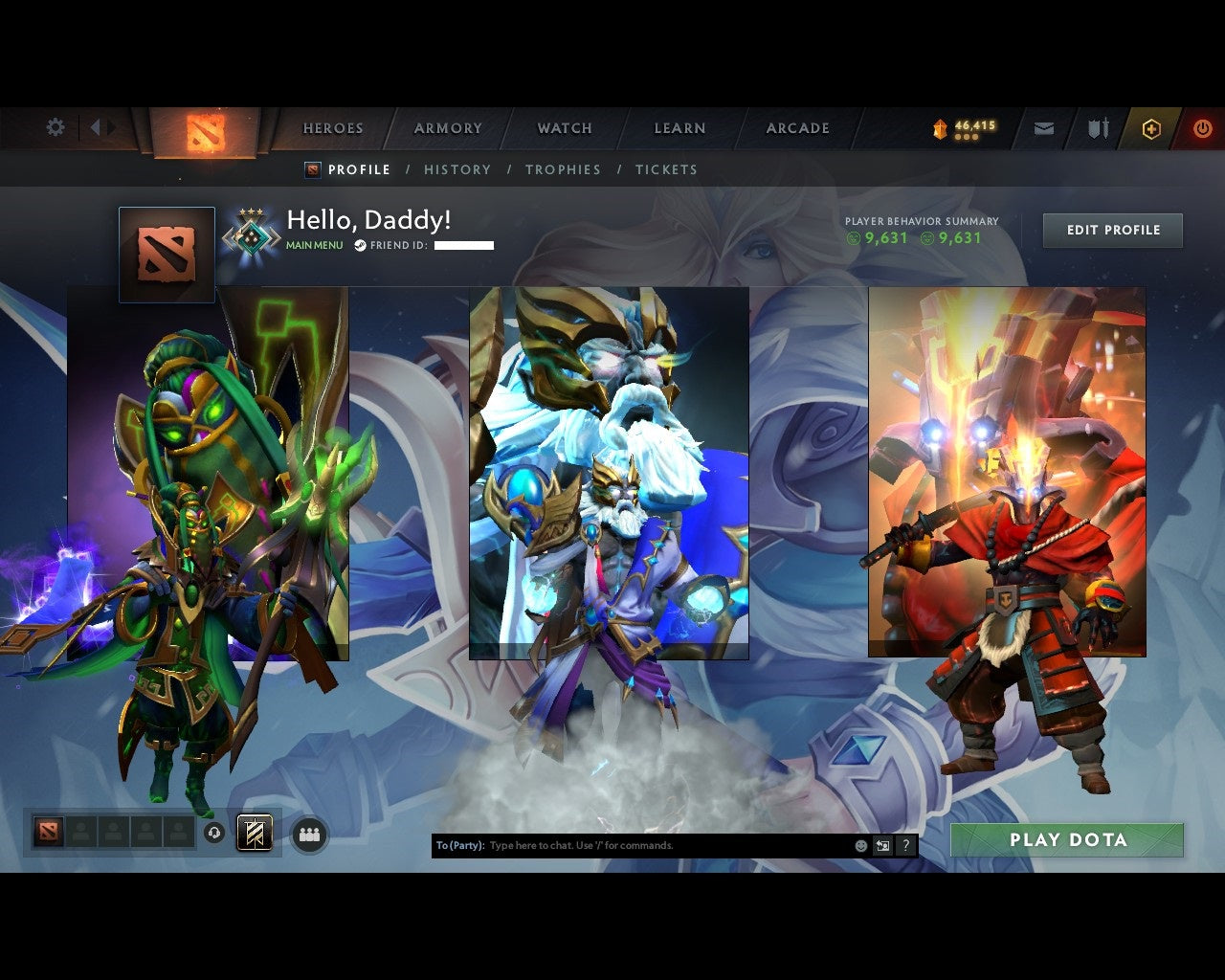The height and width of the screenshot is (980, 1225).
Task: Click the Edit Profile button
Action: 1112,230
